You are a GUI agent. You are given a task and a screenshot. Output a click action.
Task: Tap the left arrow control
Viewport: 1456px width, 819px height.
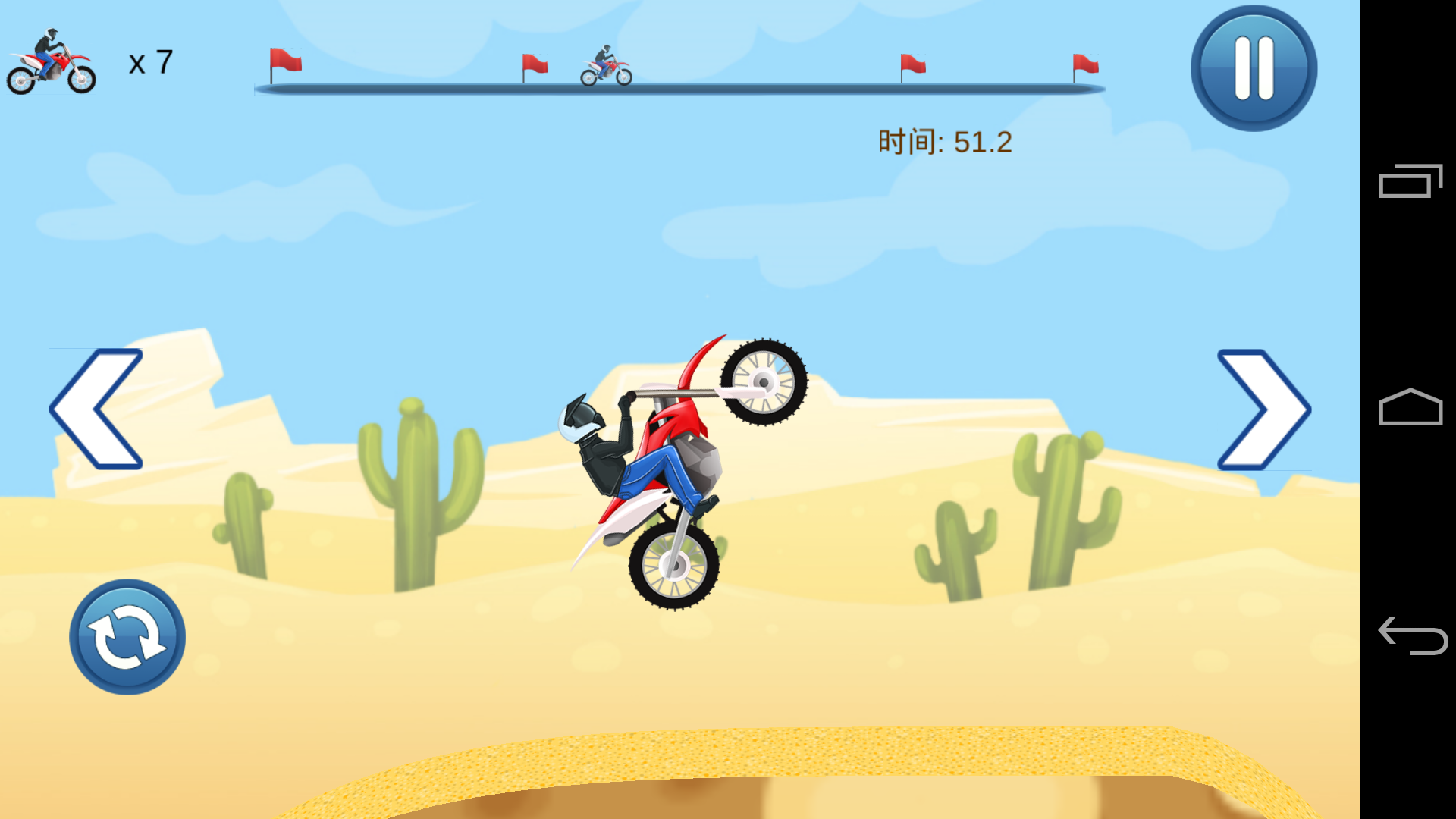(96, 409)
